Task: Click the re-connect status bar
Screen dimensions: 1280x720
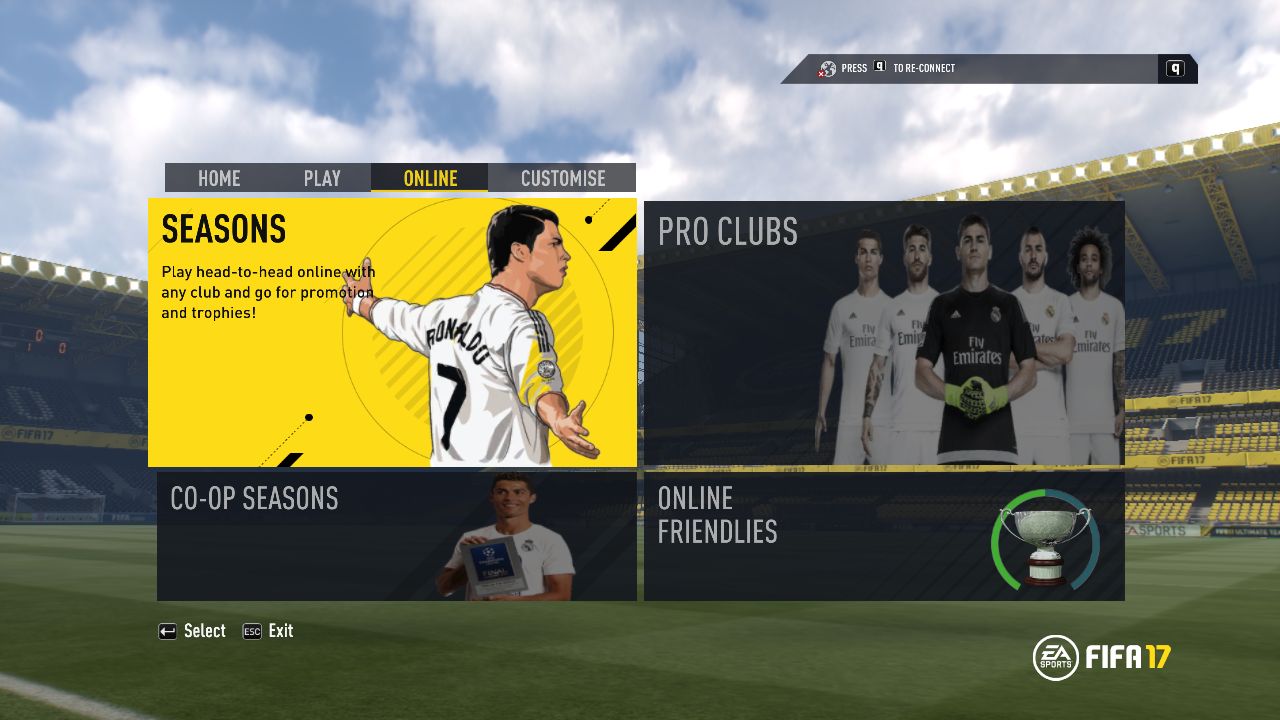Action: pos(988,68)
